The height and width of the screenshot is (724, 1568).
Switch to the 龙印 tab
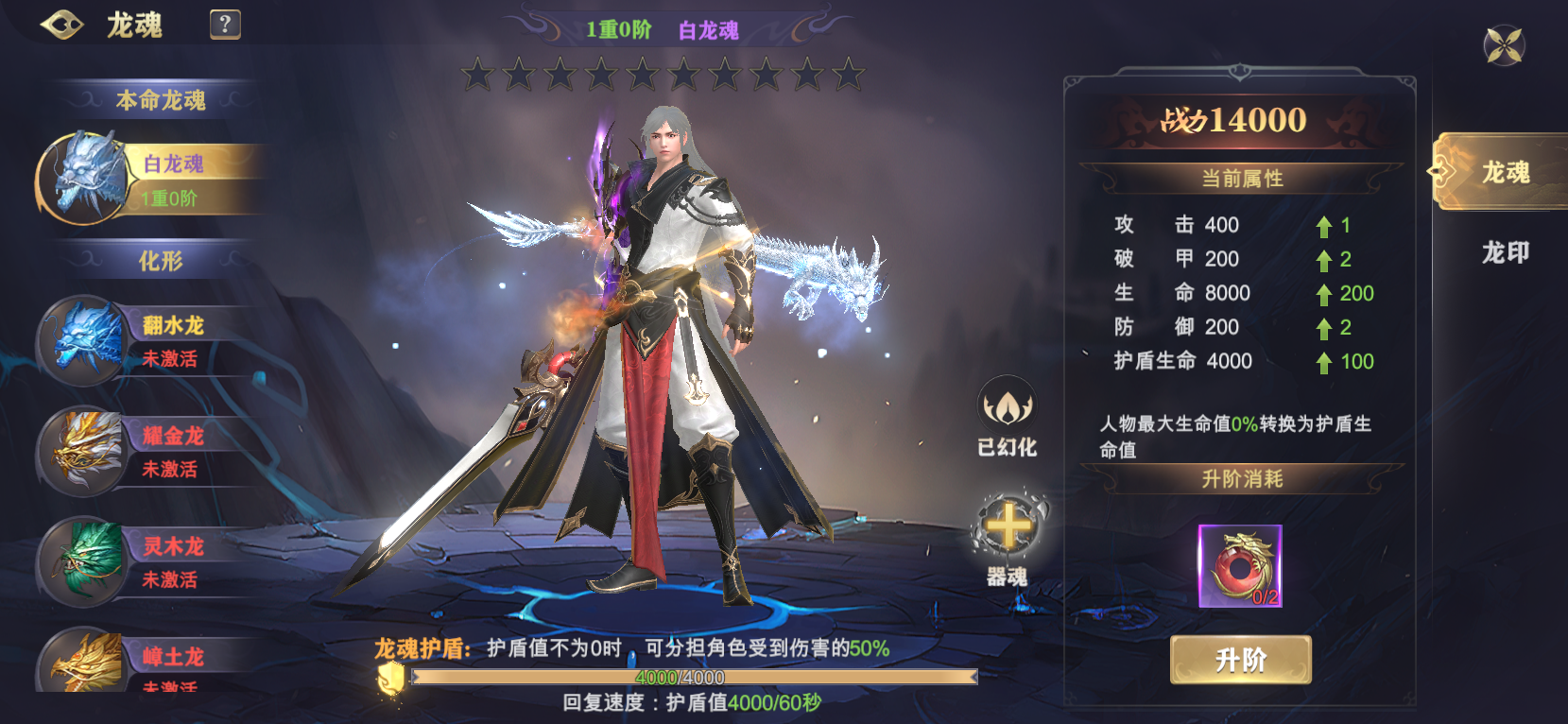pyautogui.click(x=1505, y=252)
